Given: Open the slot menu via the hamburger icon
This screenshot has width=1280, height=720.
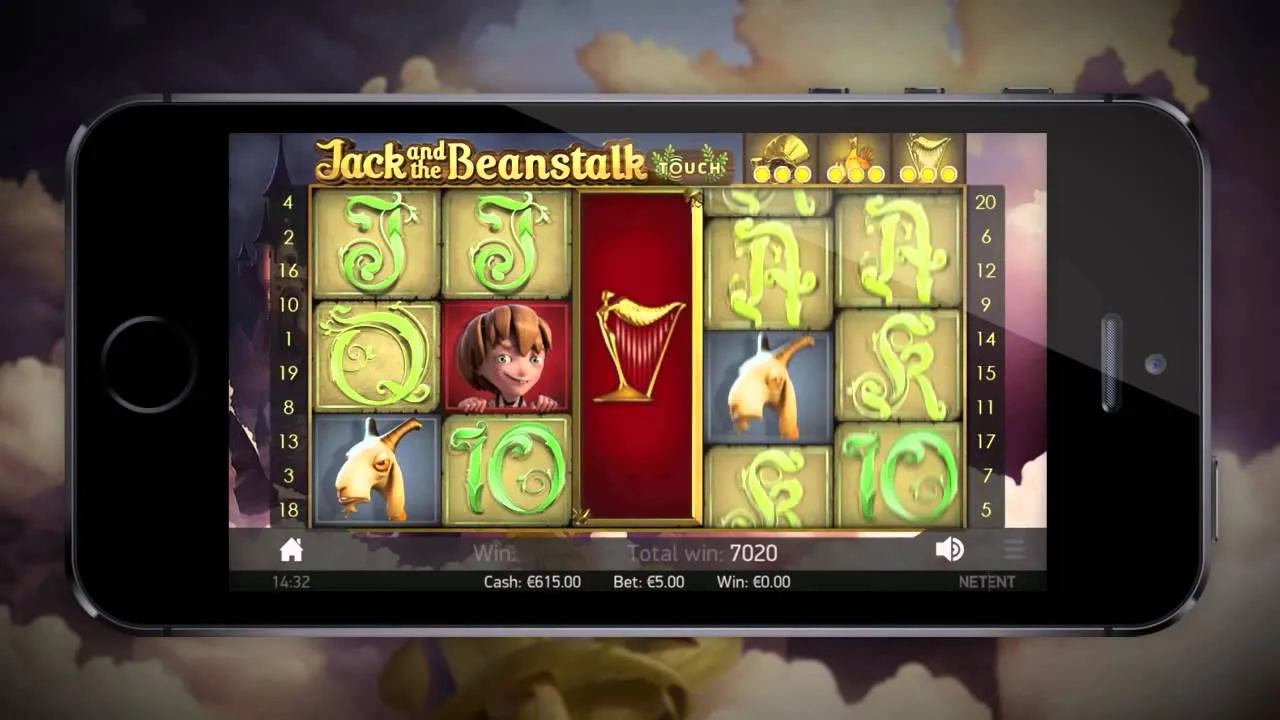Looking at the screenshot, I should (1013, 549).
